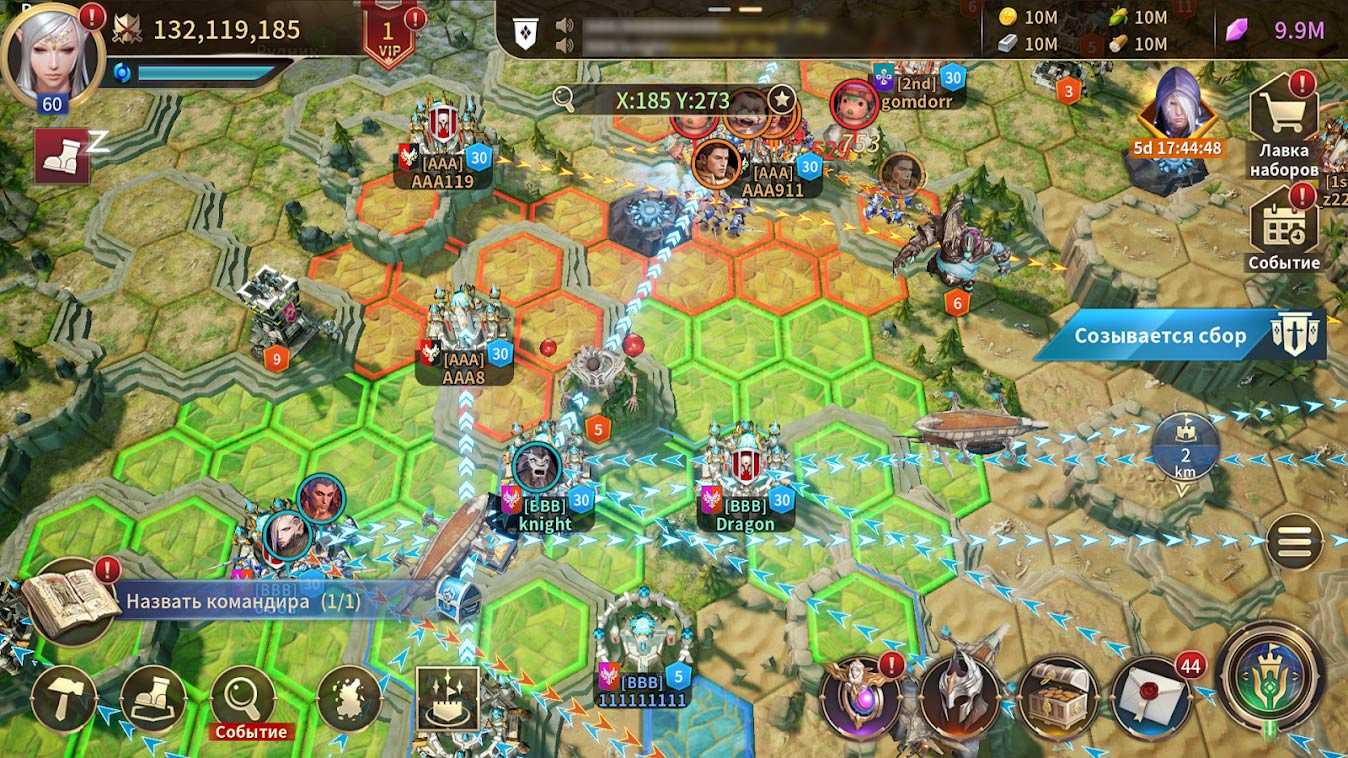
Task: Open the mail envelope with 44 badge
Action: tap(1152, 697)
